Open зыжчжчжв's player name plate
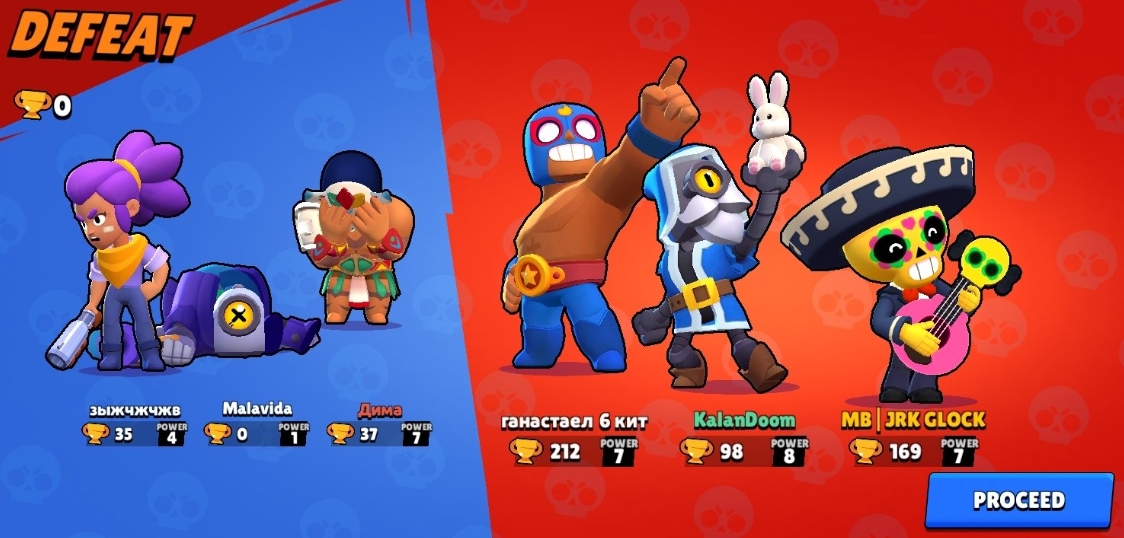The height and width of the screenshot is (538, 1124). 136,409
